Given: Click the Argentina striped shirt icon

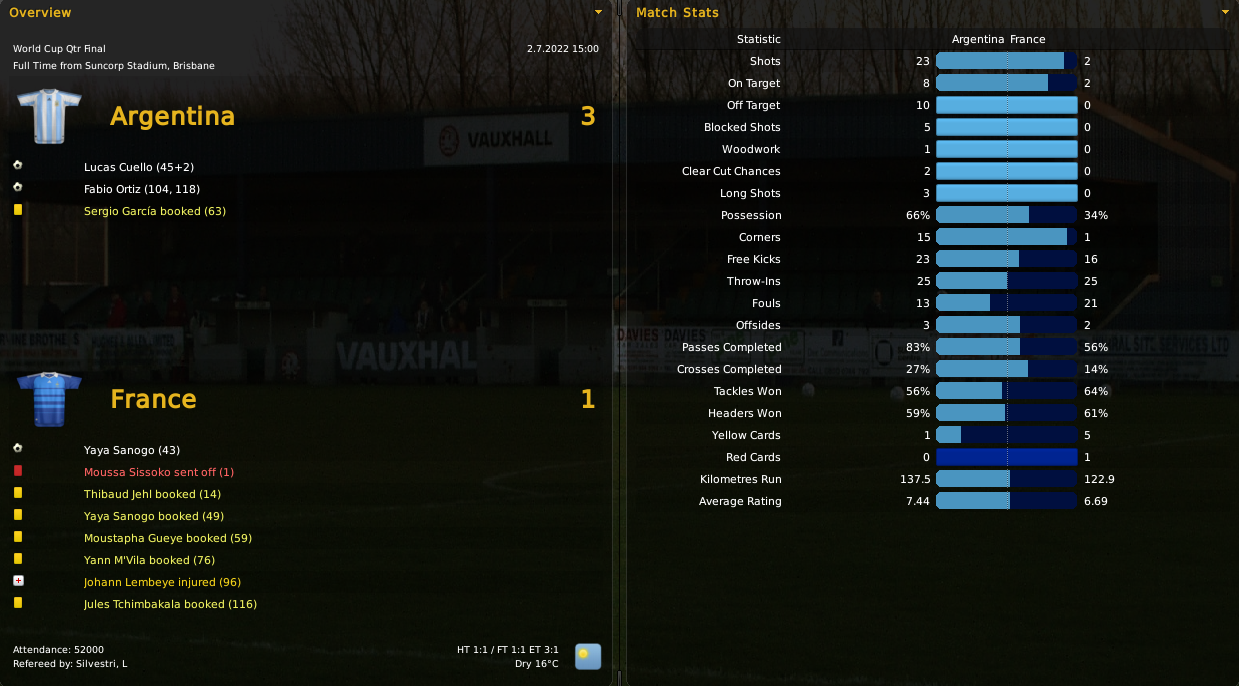Looking at the screenshot, I should [x=50, y=115].
